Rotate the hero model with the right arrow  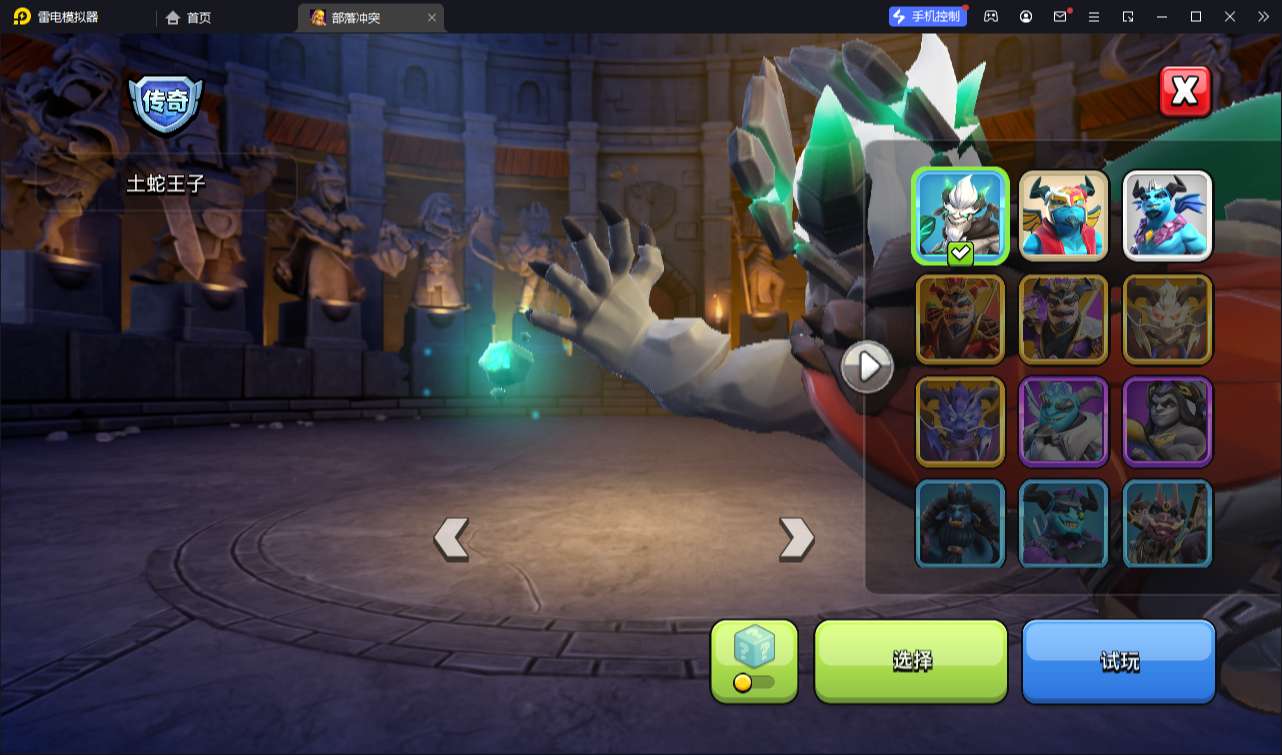[796, 538]
